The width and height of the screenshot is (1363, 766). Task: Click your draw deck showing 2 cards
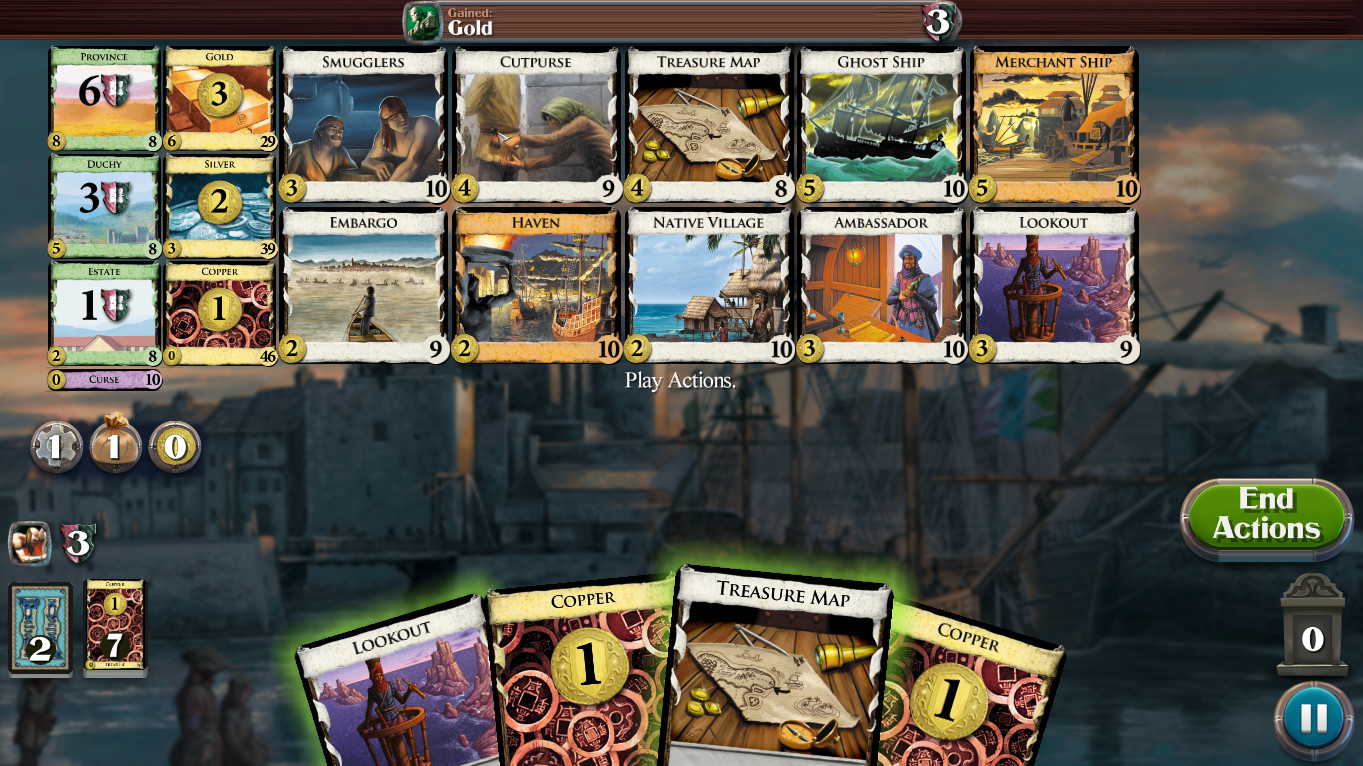pyautogui.click(x=40, y=628)
